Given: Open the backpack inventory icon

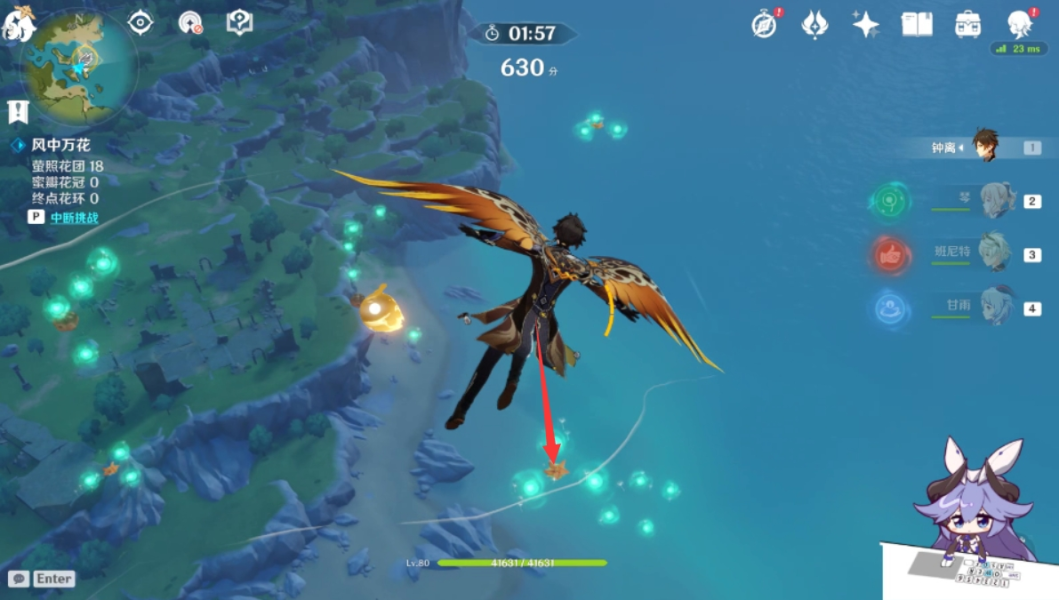Looking at the screenshot, I should coord(967,25).
